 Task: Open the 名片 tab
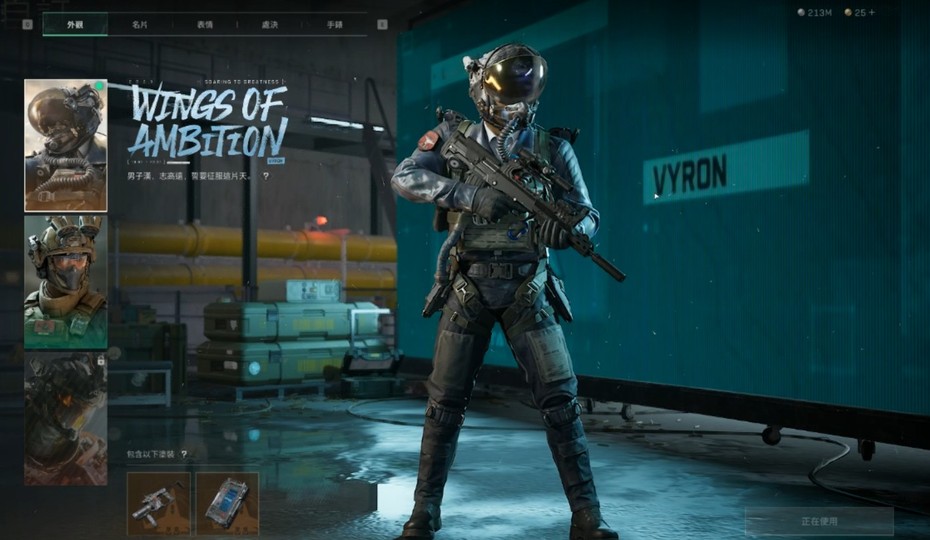click(140, 23)
